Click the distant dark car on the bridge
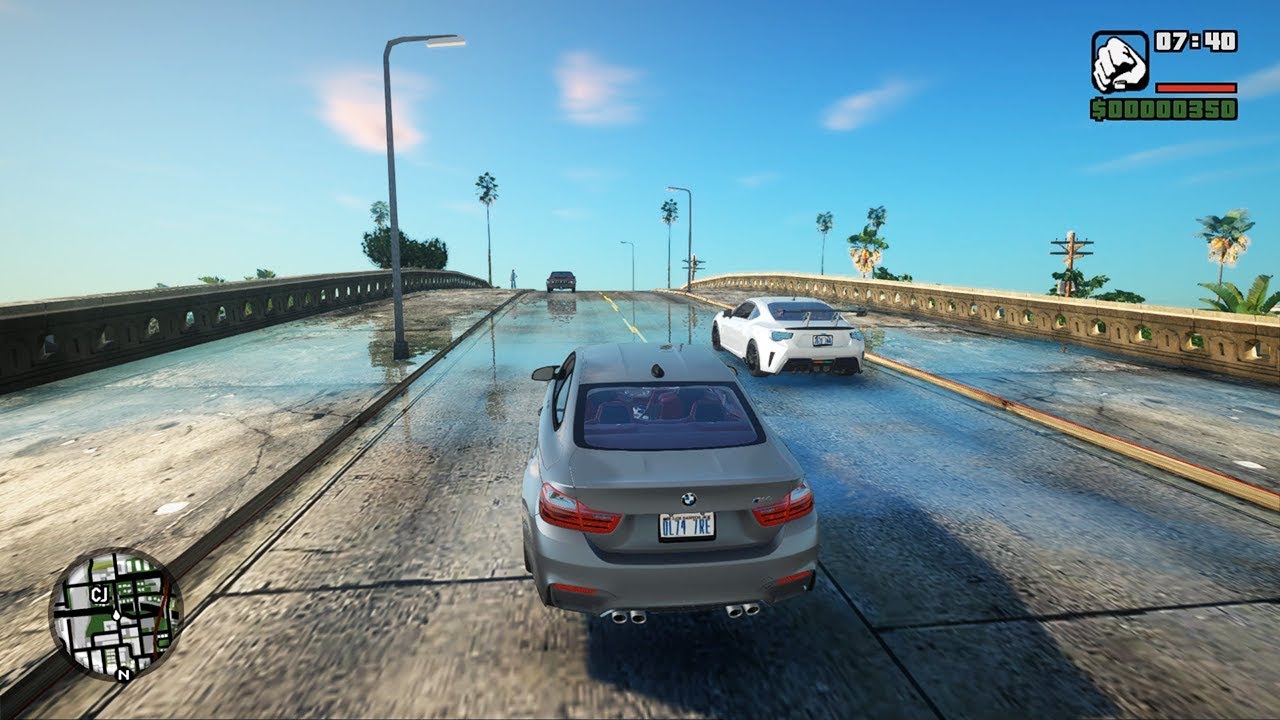Viewport: 1280px width, 720px height. pyautogui.click(x=560, y=280)
